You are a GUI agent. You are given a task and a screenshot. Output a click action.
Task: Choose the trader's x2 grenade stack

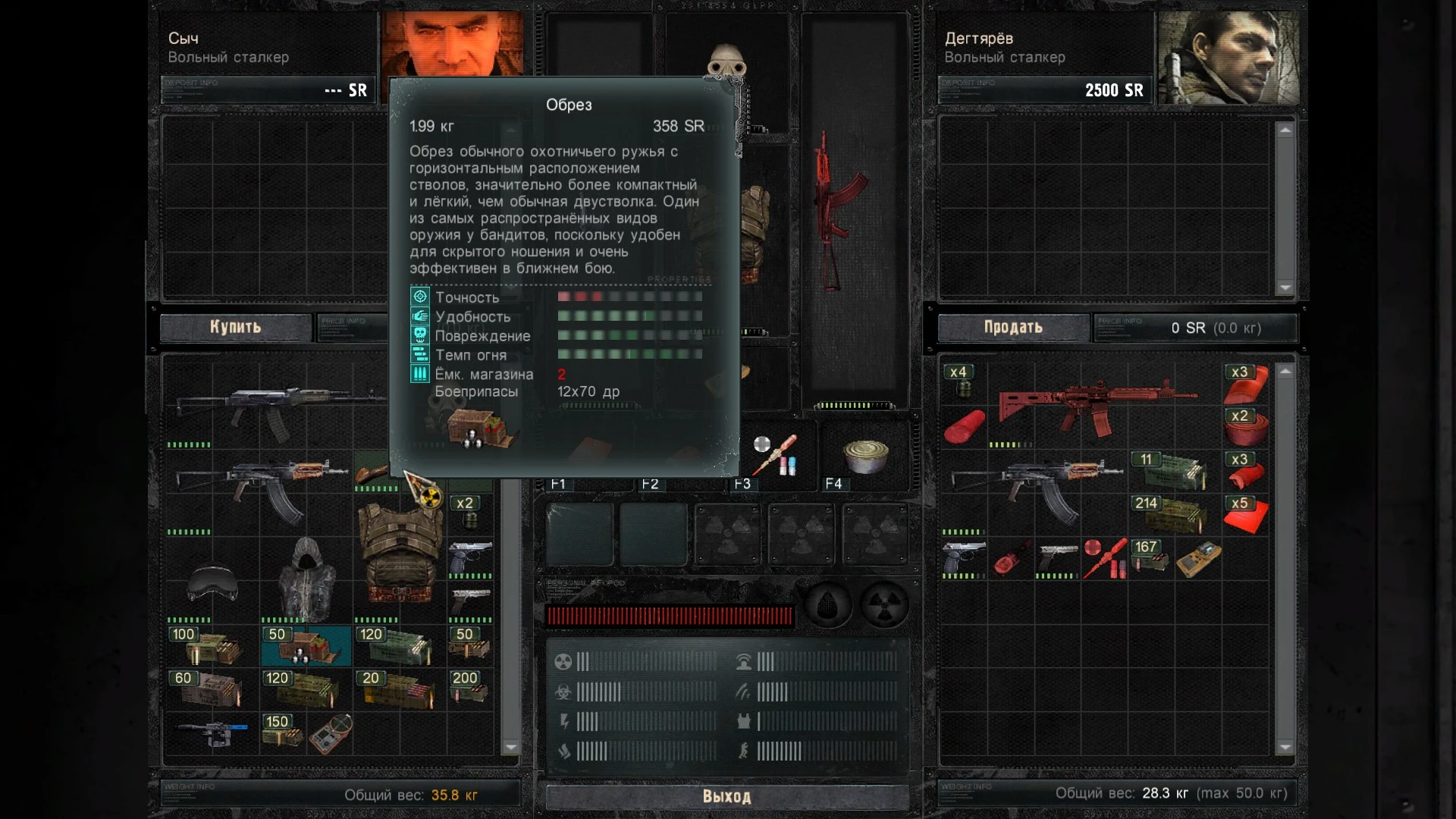click(x=470, y=513)
